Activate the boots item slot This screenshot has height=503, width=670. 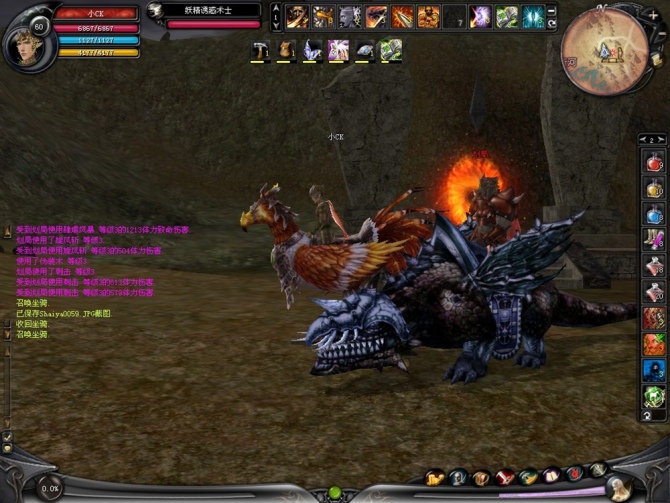pyautogui.click(x=654, y=239)
